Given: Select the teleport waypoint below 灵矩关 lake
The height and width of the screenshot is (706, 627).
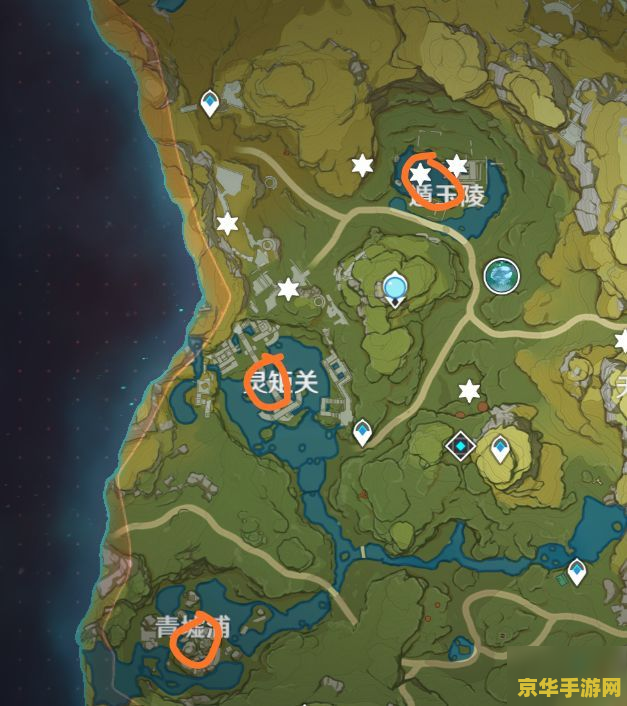Looking at the screenshot, I should (x=362, y=432).
